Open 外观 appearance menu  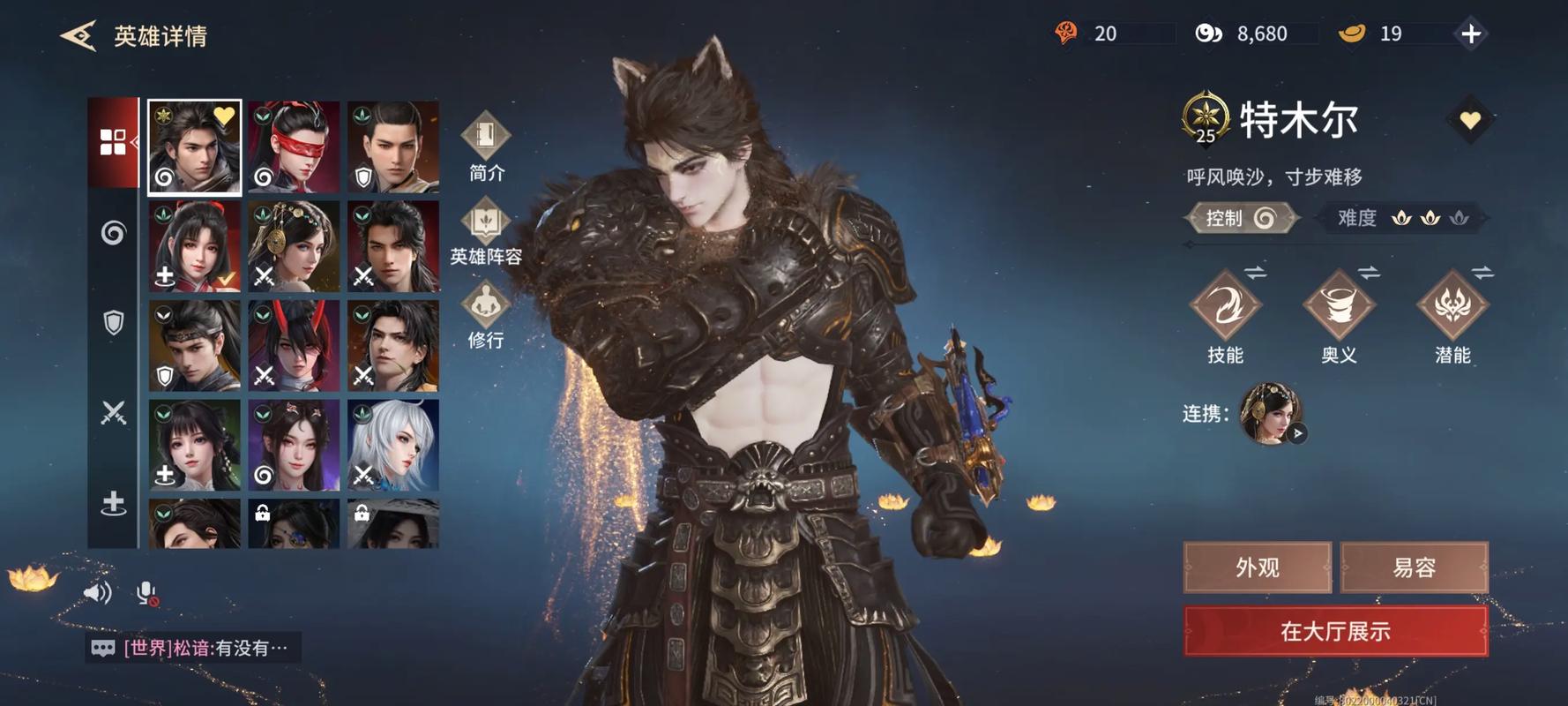click(x=1257, y=567)
